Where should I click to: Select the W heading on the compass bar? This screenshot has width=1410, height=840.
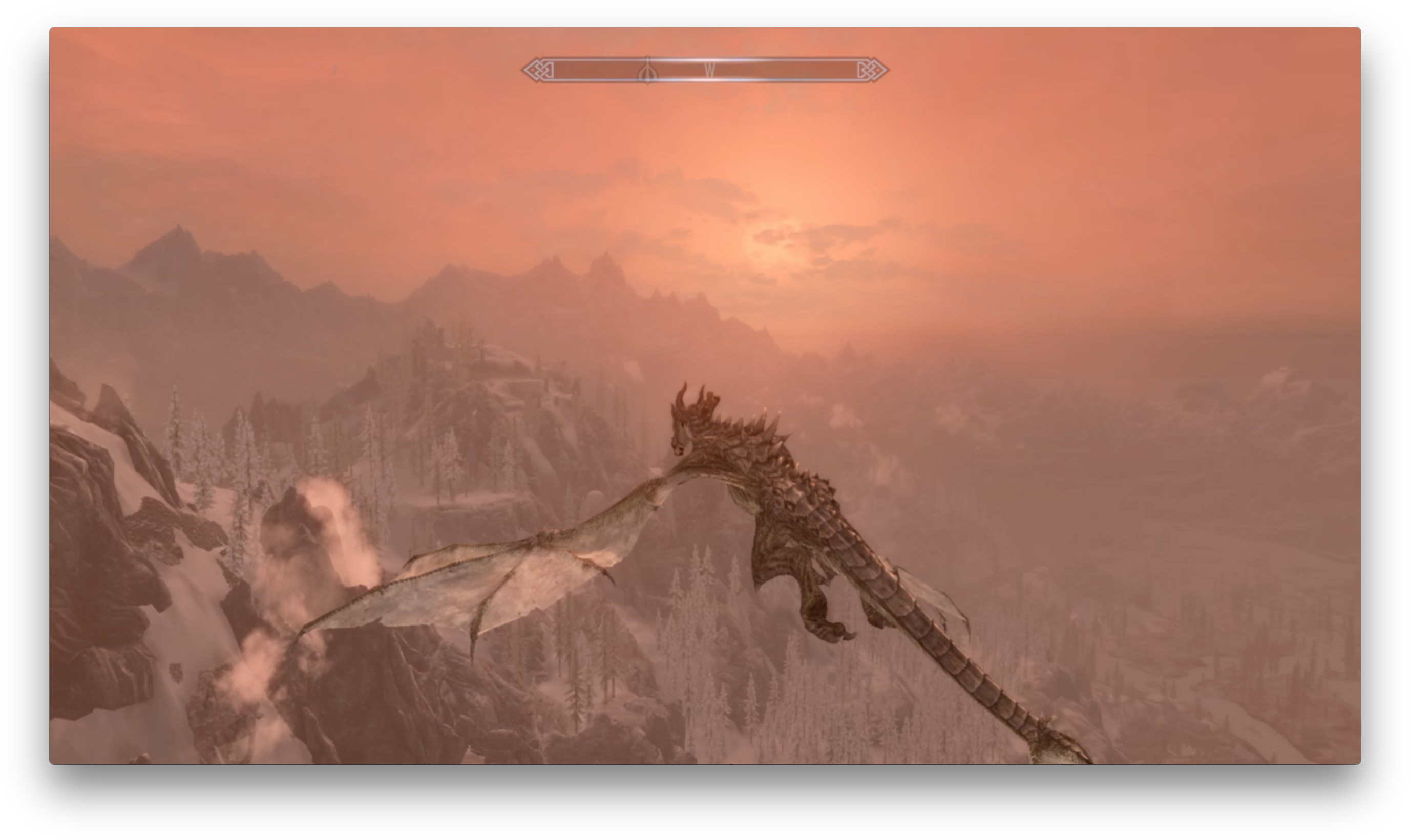coord(709,70)
